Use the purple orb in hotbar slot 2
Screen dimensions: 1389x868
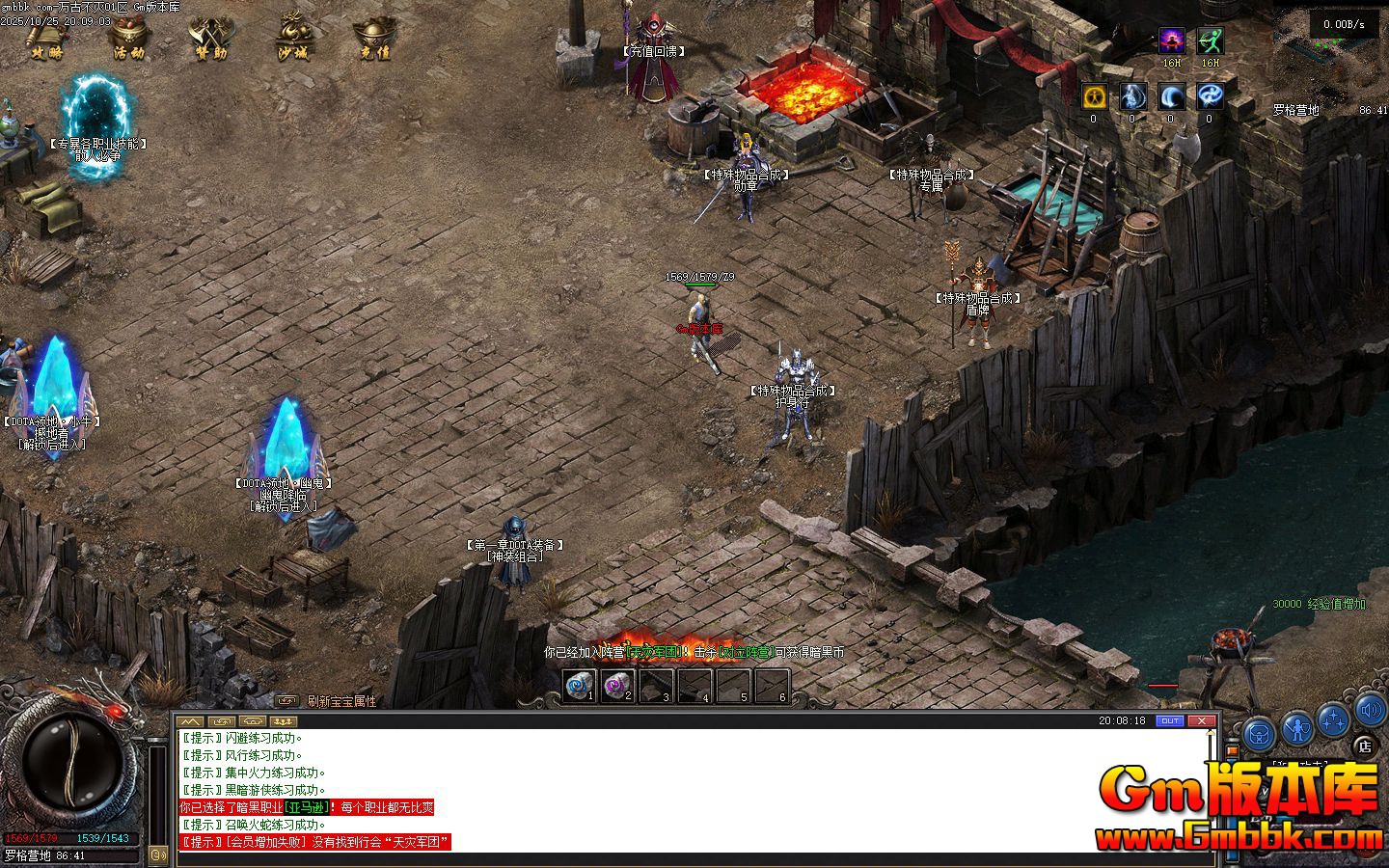tap(618, 686)
